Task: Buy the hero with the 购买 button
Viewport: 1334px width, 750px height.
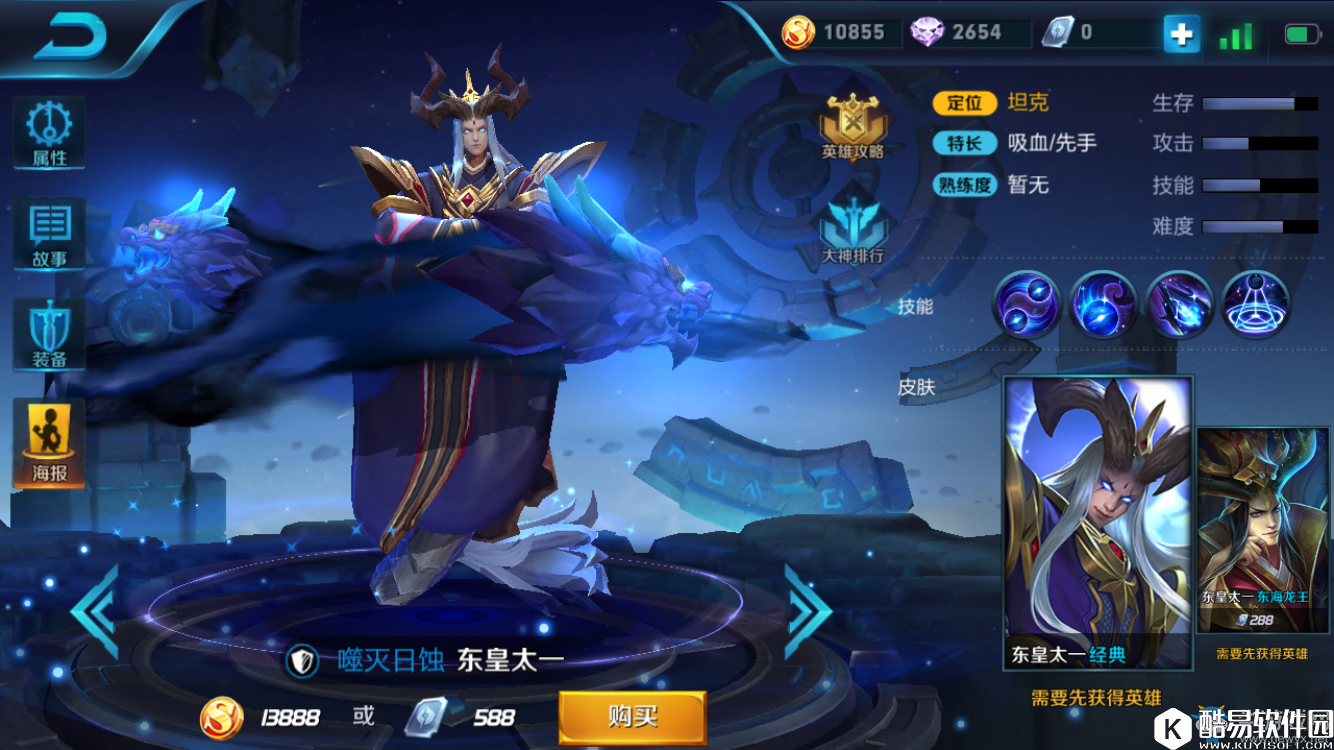Action: pos(632,717)
